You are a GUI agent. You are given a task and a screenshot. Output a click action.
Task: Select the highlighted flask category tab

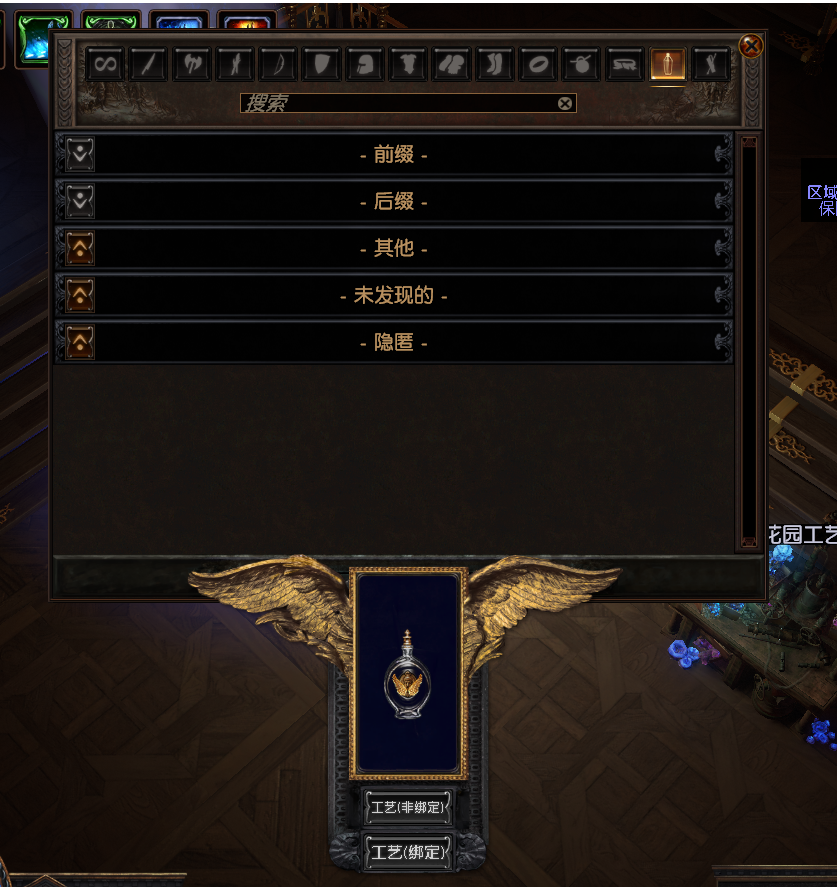(x=667, y=65)
